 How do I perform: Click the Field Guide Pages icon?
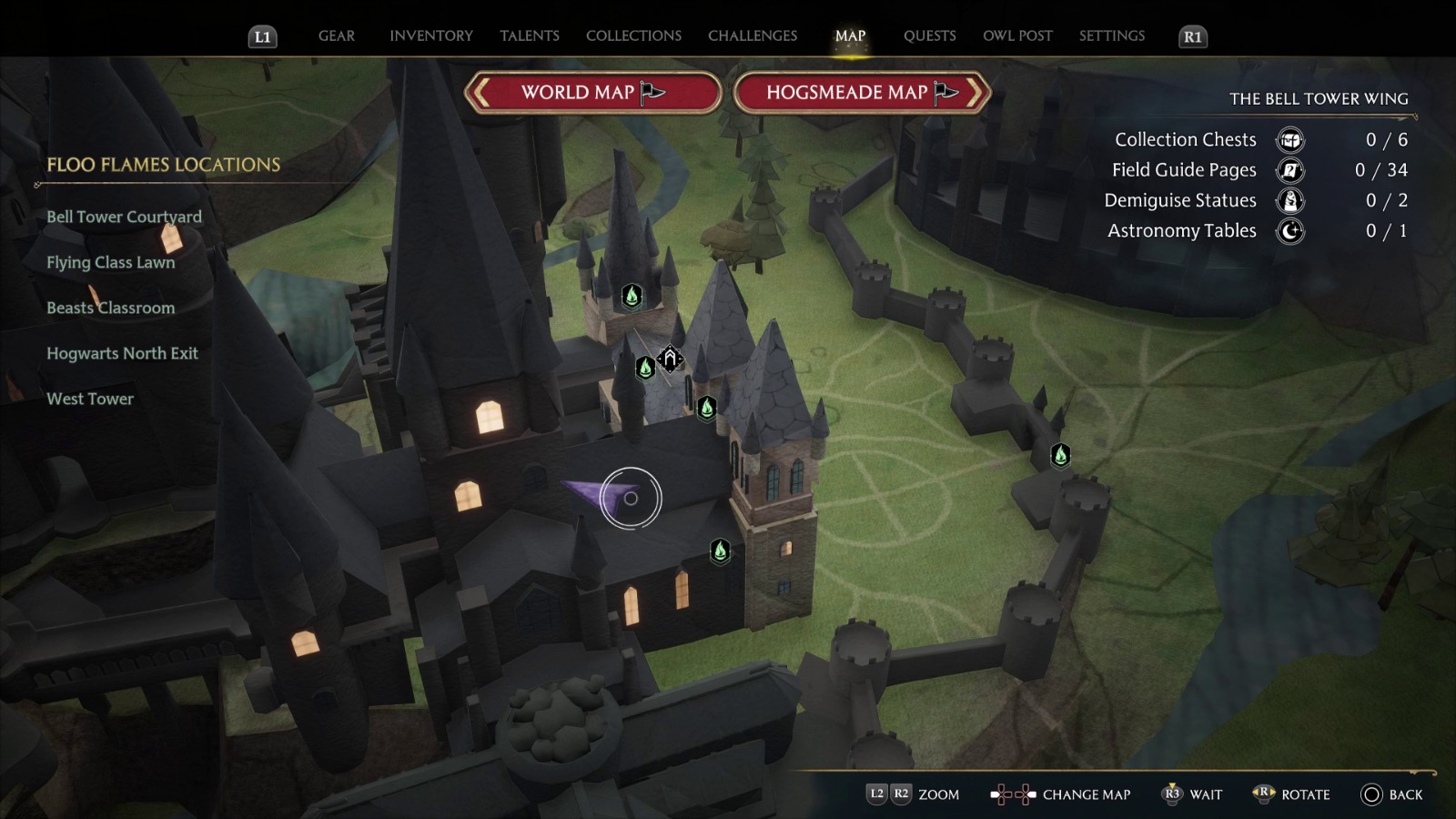[1289, 170]
